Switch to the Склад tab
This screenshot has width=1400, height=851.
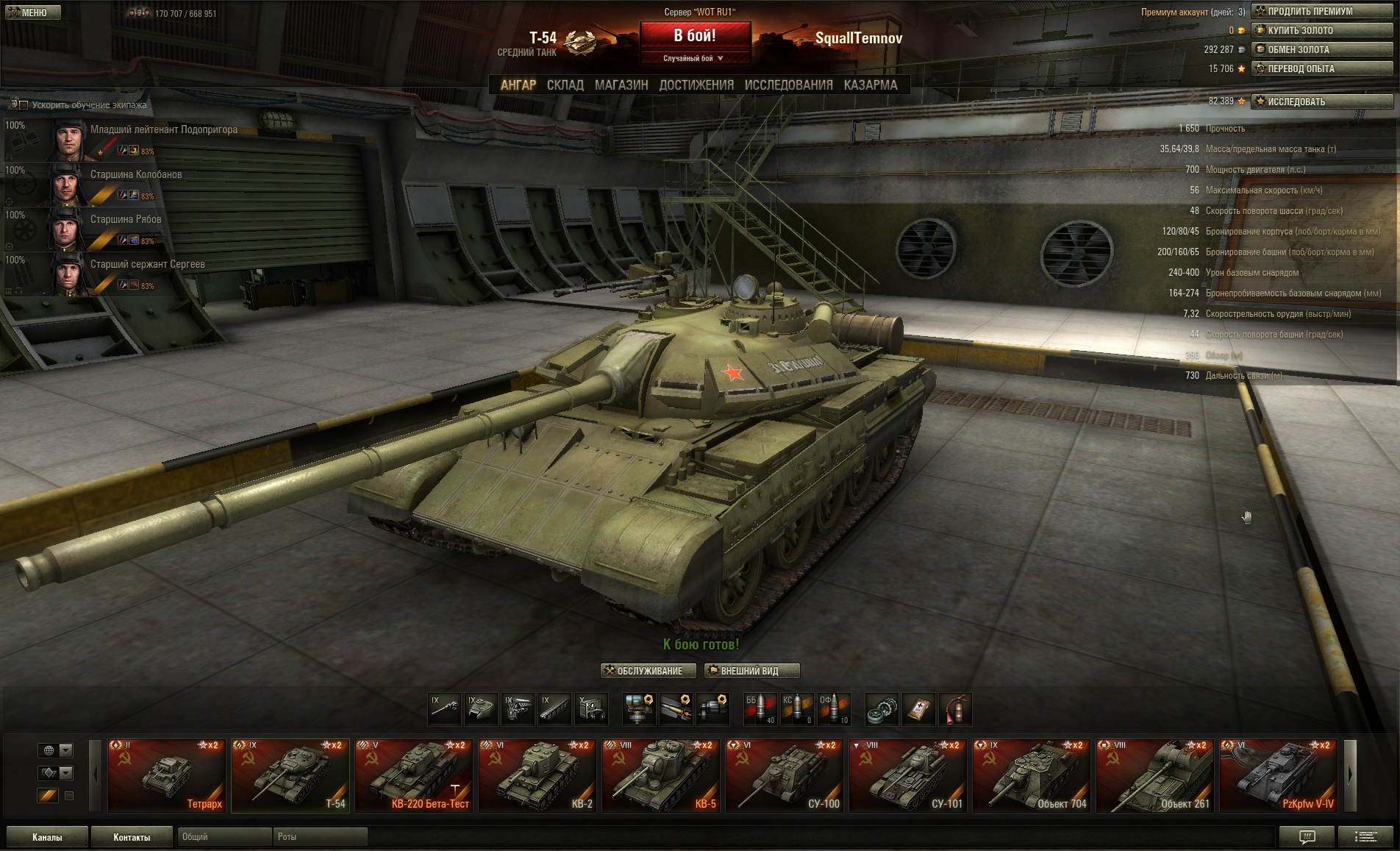click(565, 85)
